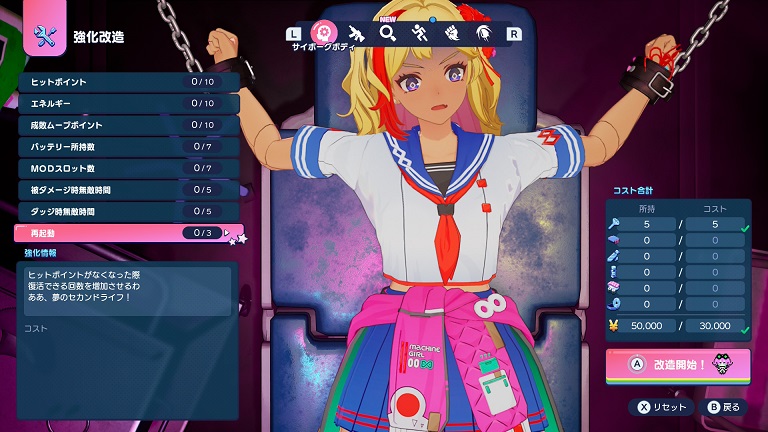Switch to the swirl face icon tab
This screenshot has width=768, height=432.
[x=482, y=33]
